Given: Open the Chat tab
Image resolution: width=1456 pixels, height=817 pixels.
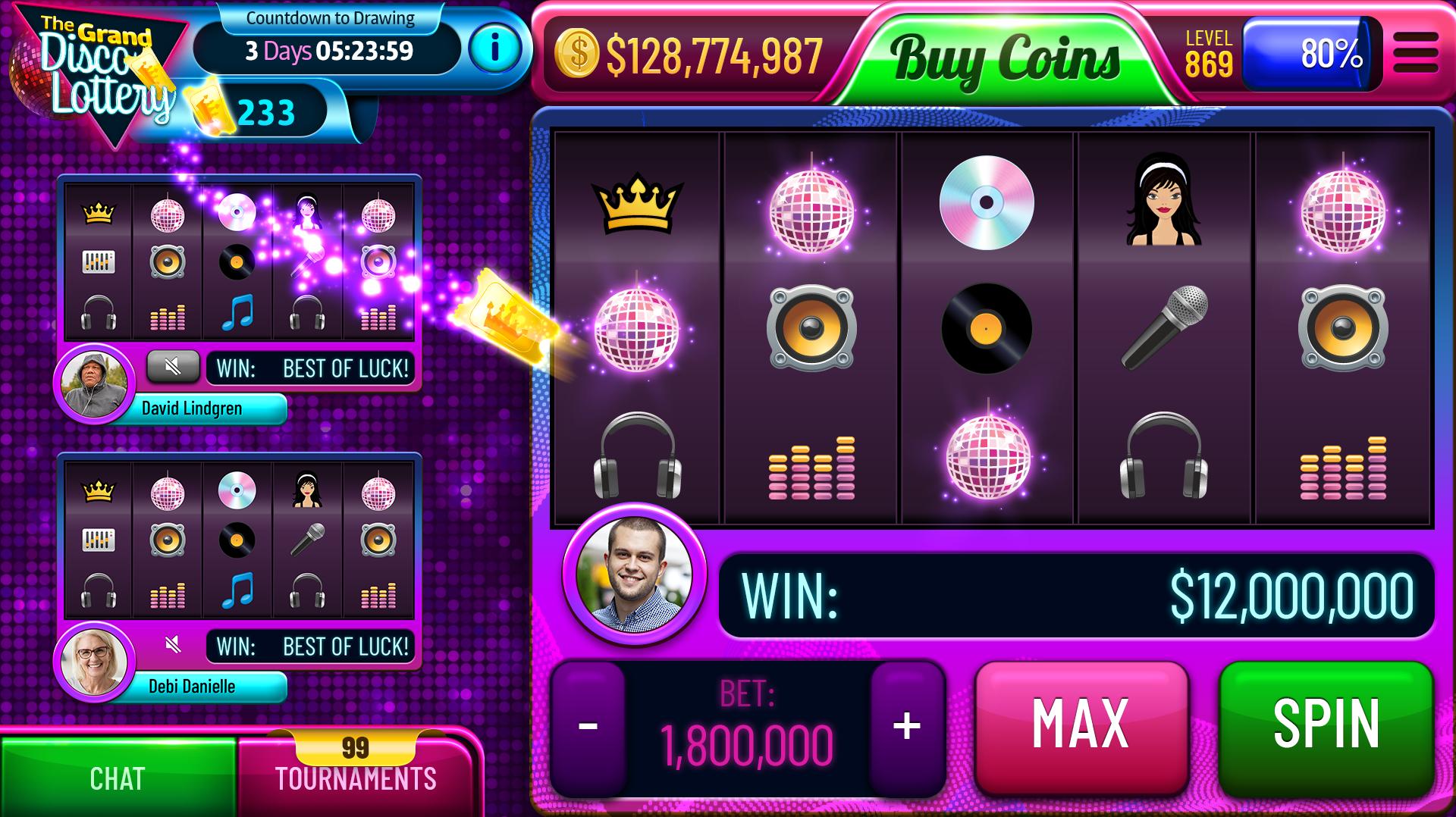Looking at the screenshot, I should (118, 778).
